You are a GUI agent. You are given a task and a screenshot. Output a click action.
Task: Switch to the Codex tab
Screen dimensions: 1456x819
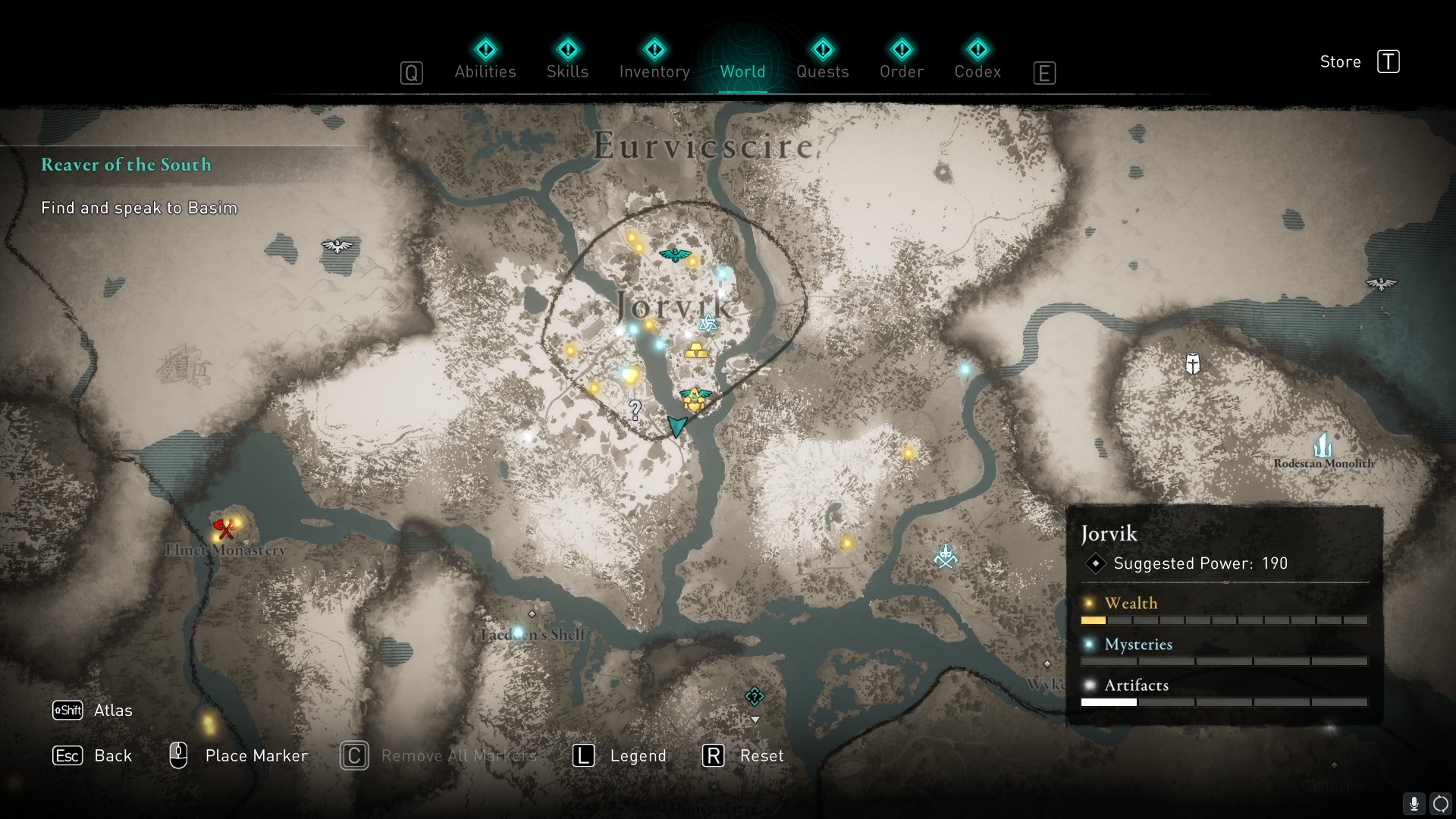pyautogui.click(x=977, y=61)
